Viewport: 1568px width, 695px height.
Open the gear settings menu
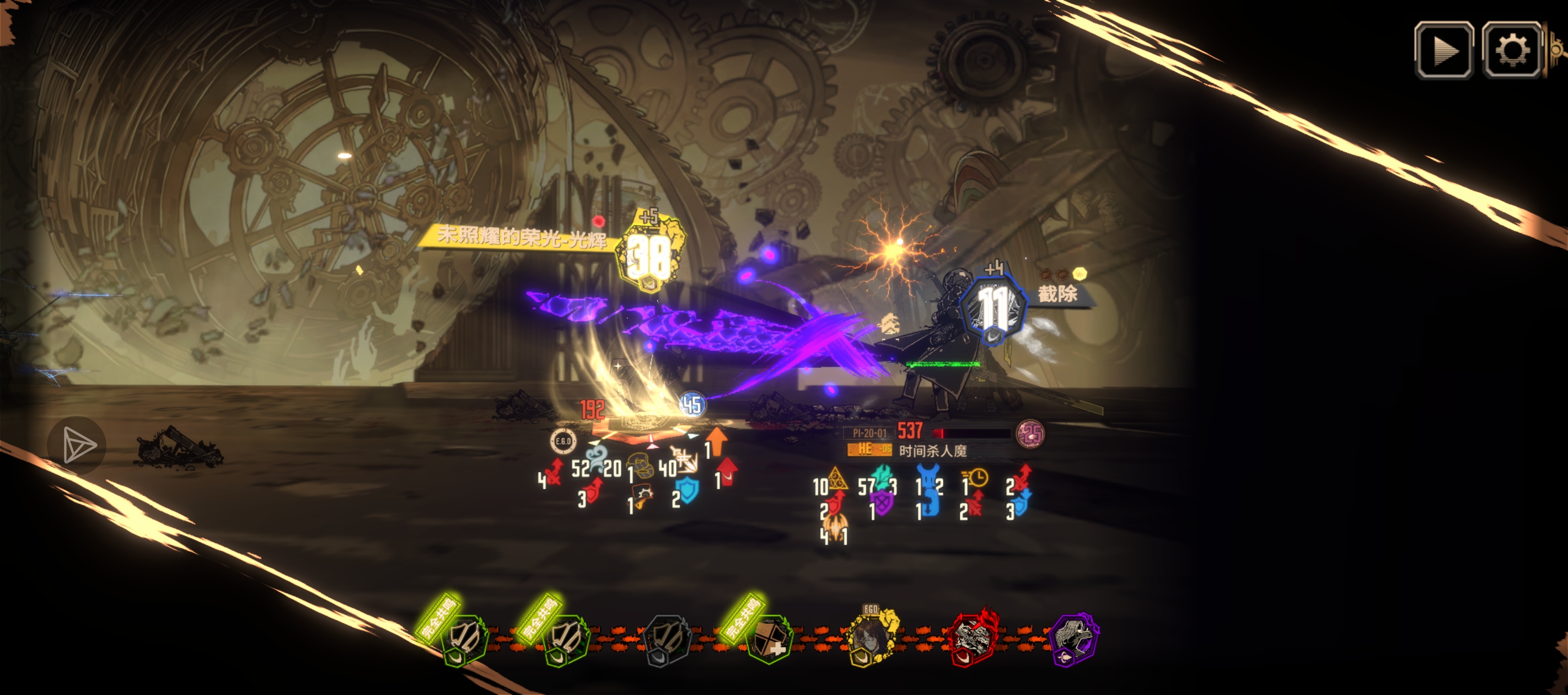[x=1511, y=50]
